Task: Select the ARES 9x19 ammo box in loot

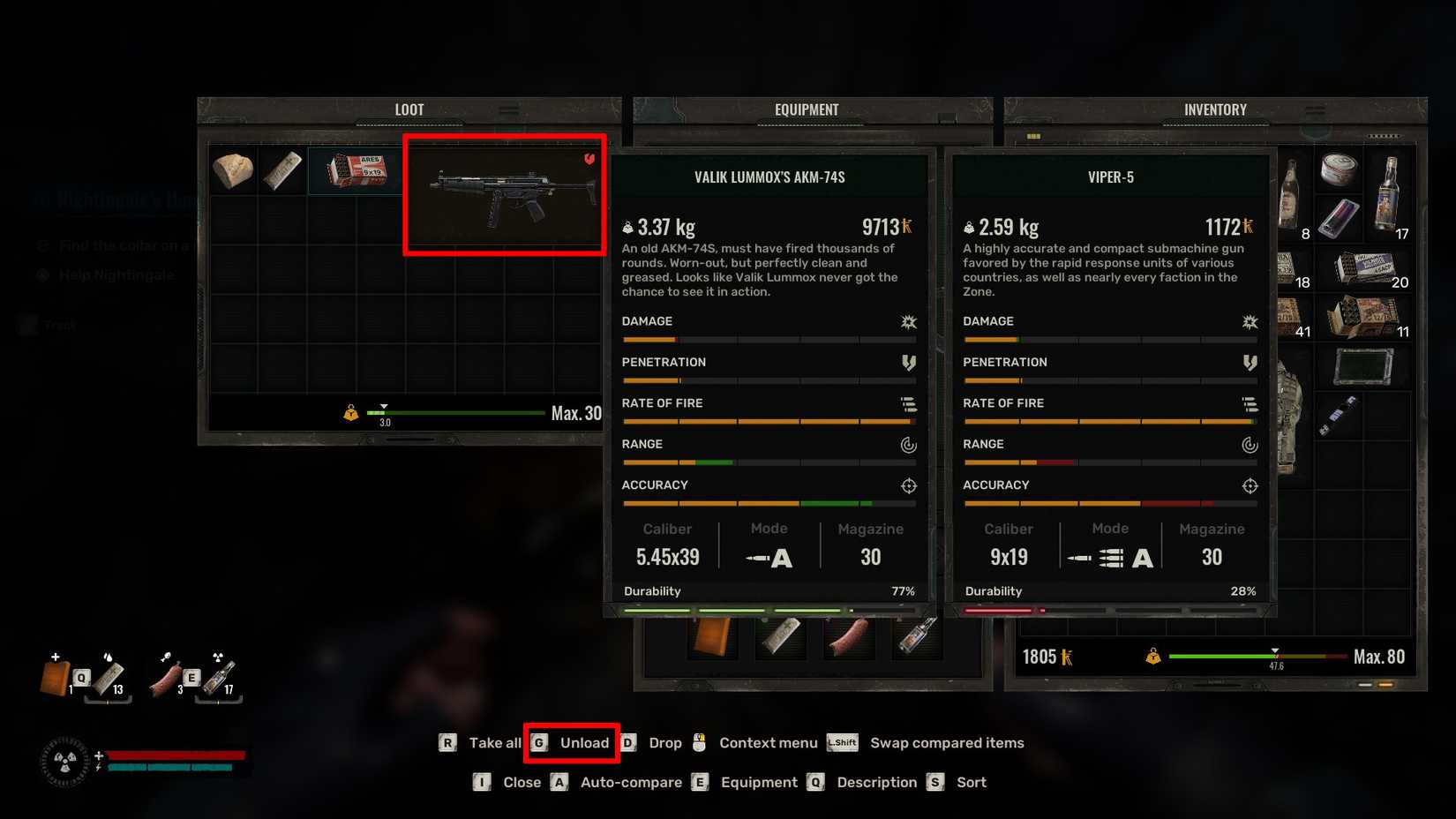Action: click(x=355, y=170)
